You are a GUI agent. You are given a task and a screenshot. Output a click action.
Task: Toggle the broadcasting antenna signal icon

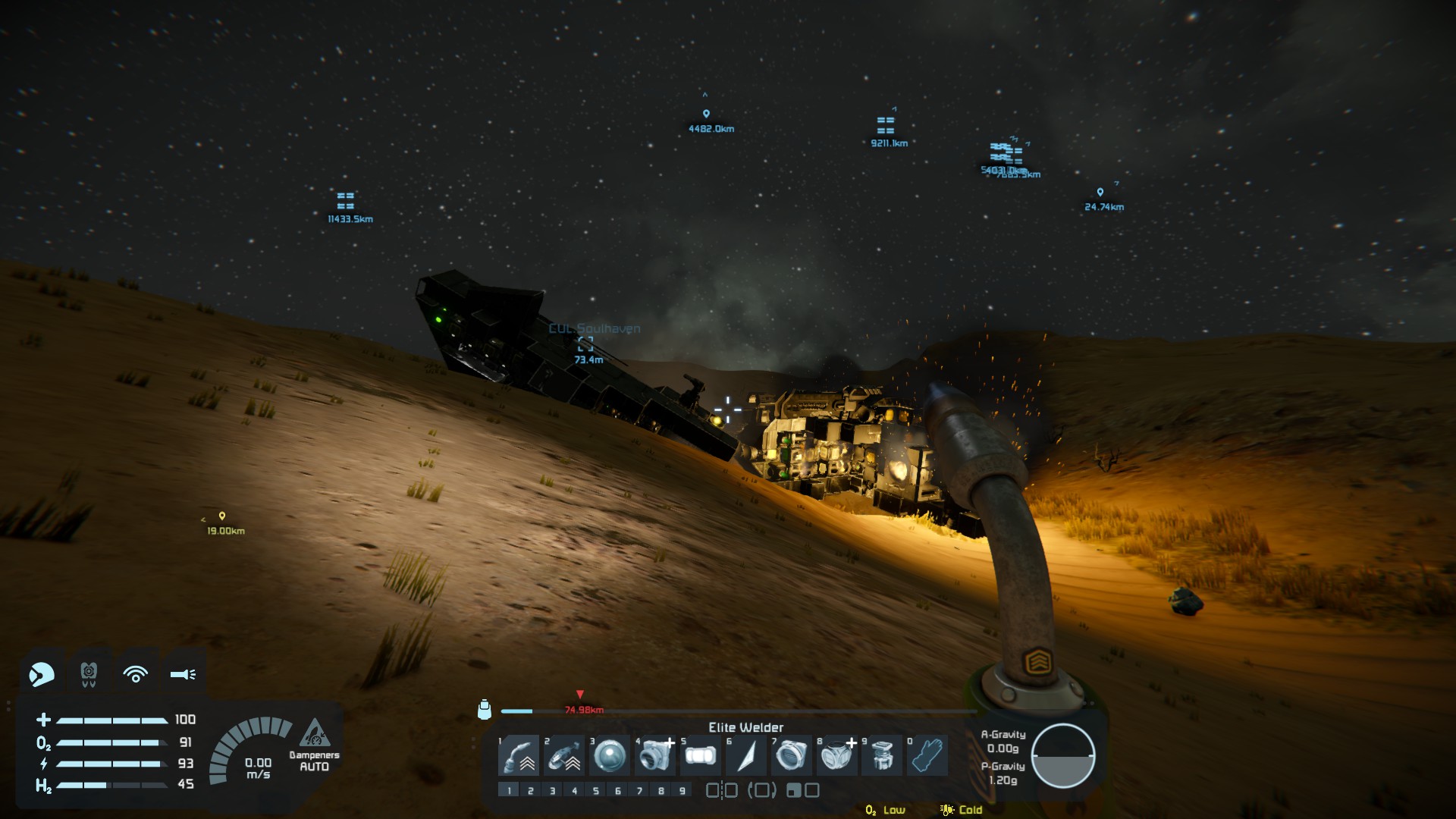coord(136,673)
